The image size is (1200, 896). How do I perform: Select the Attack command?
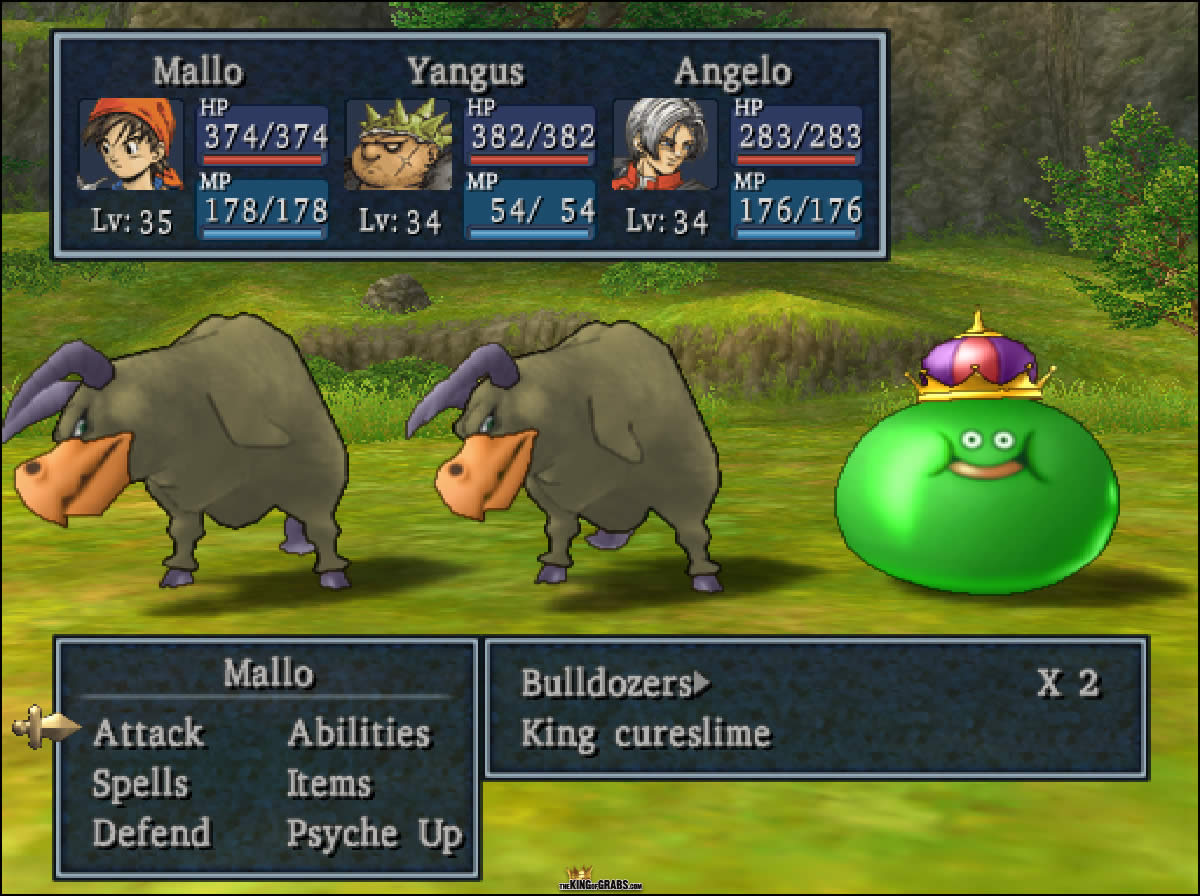coord(148,733)
